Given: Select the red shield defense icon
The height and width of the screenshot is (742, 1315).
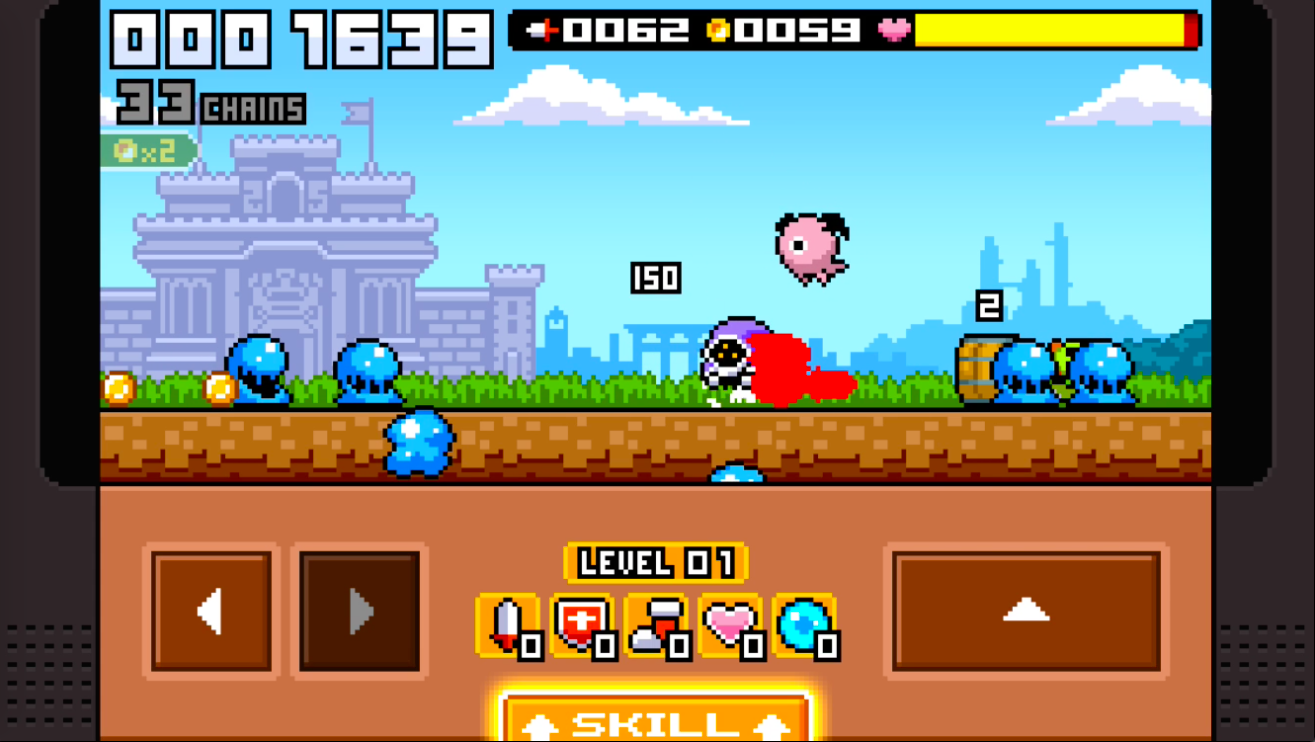Looking at the screenshot, I should [582, 626].
